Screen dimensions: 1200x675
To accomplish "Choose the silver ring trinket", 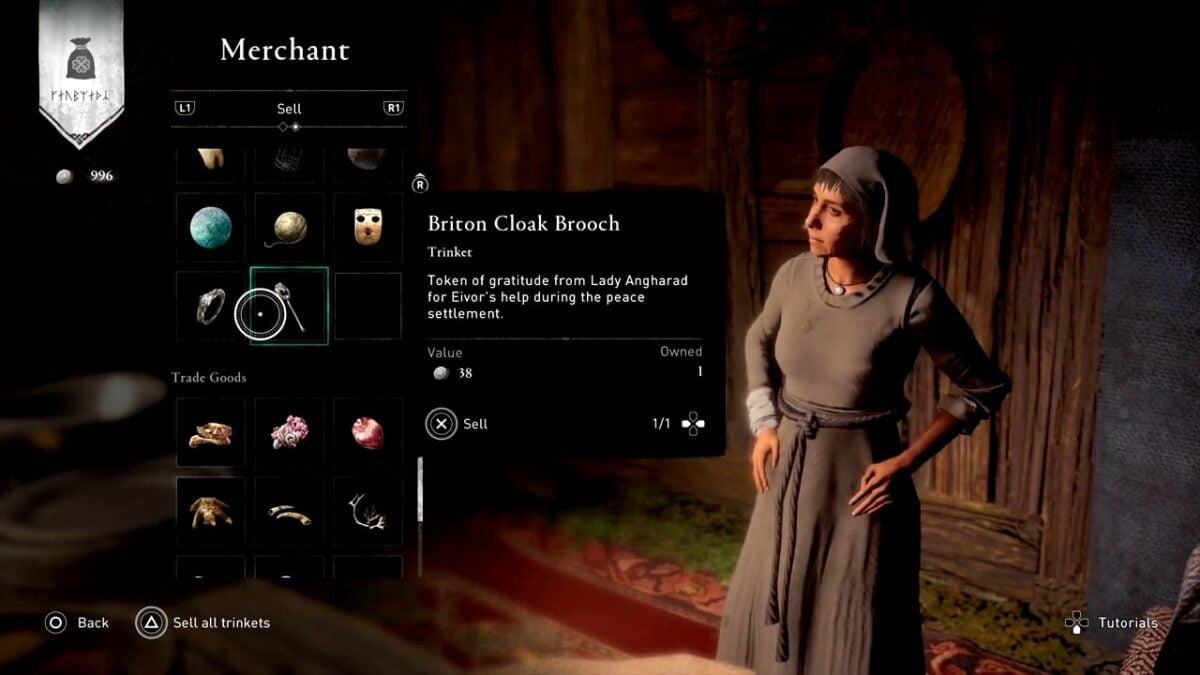I will (x=211, y=306).
